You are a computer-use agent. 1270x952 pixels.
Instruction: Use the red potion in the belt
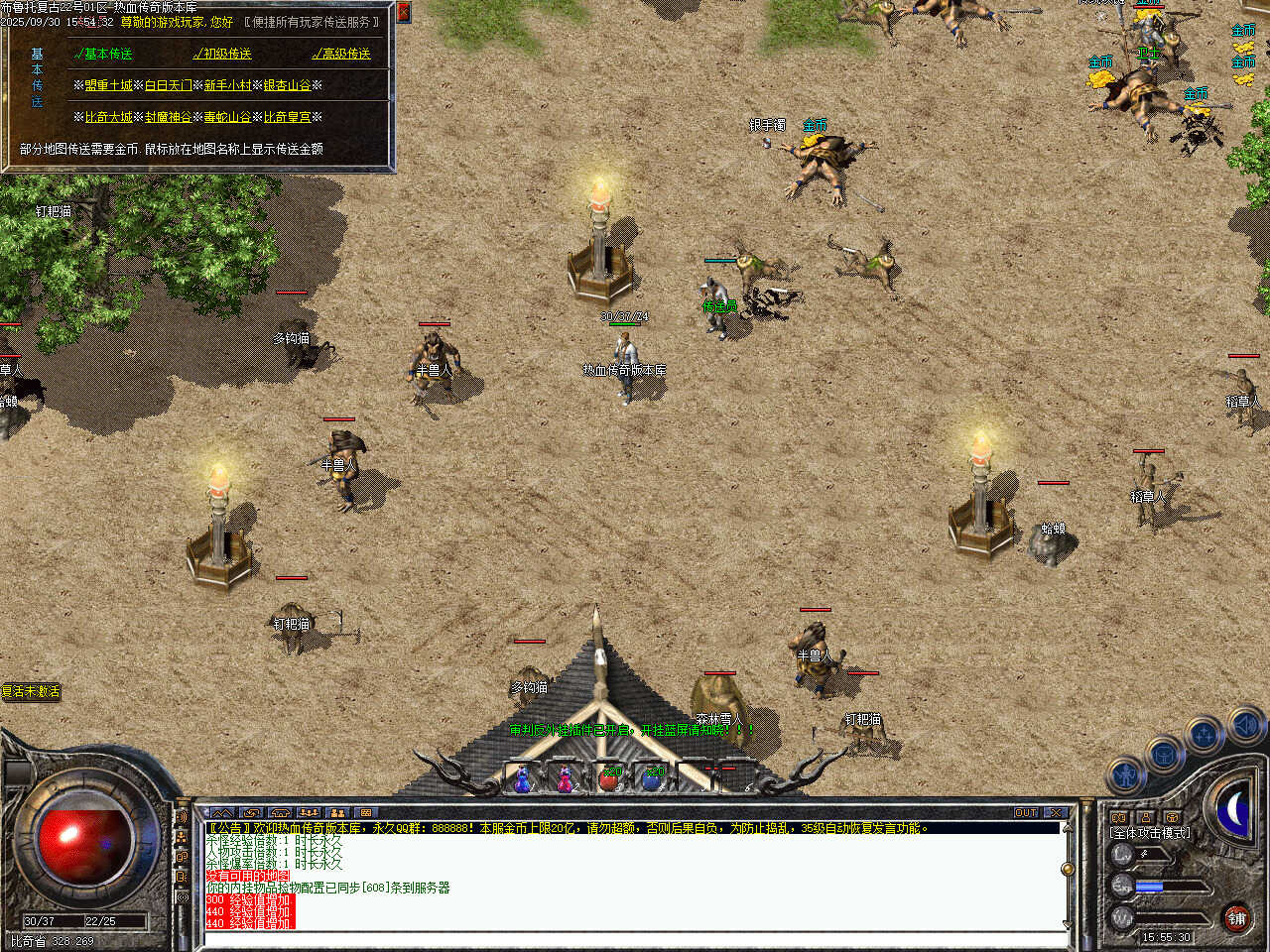[608, 779]
